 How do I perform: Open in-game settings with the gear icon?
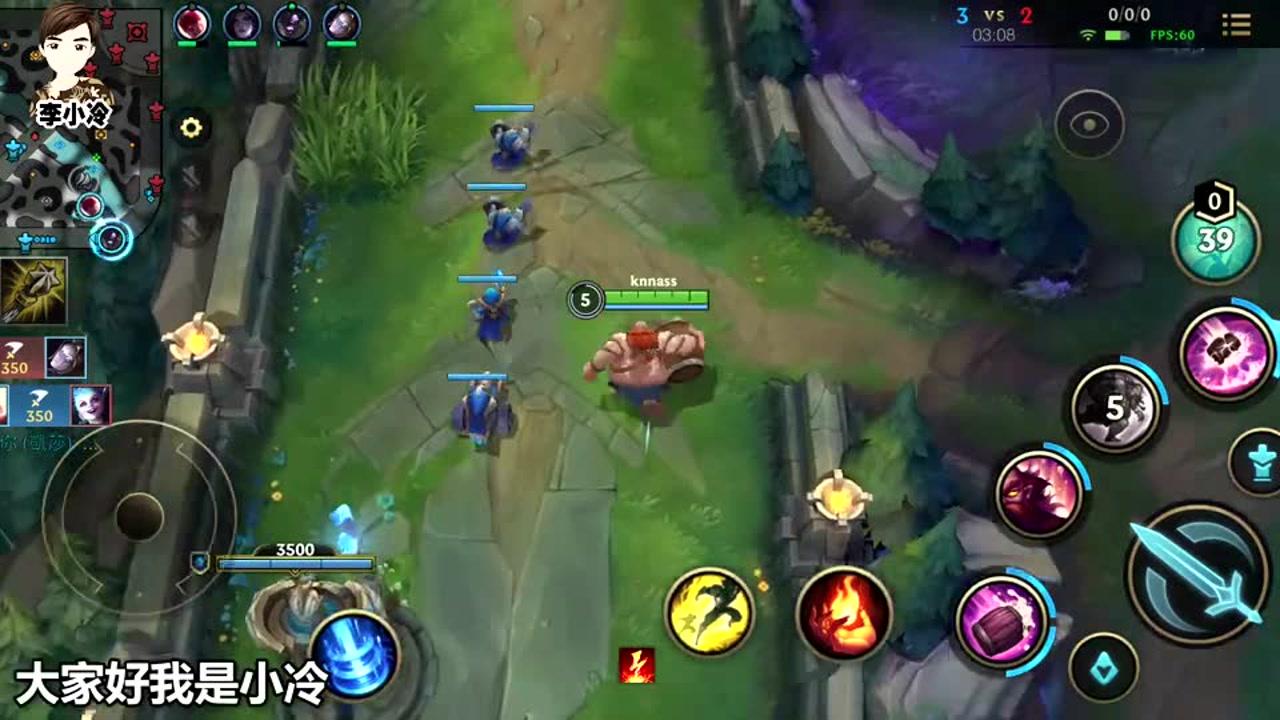pyautogui.click(x=190, y=126)
